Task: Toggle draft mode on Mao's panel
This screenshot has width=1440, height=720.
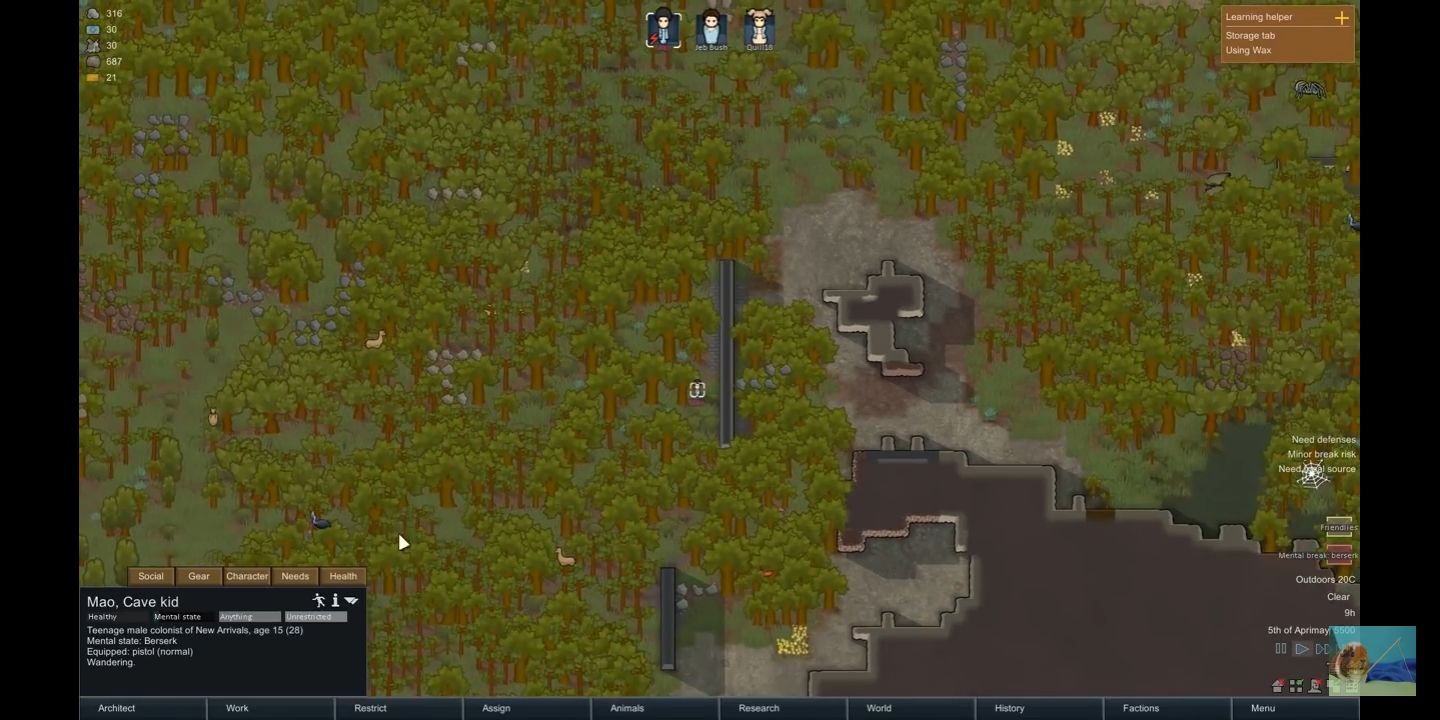Action: click(319, 600)
